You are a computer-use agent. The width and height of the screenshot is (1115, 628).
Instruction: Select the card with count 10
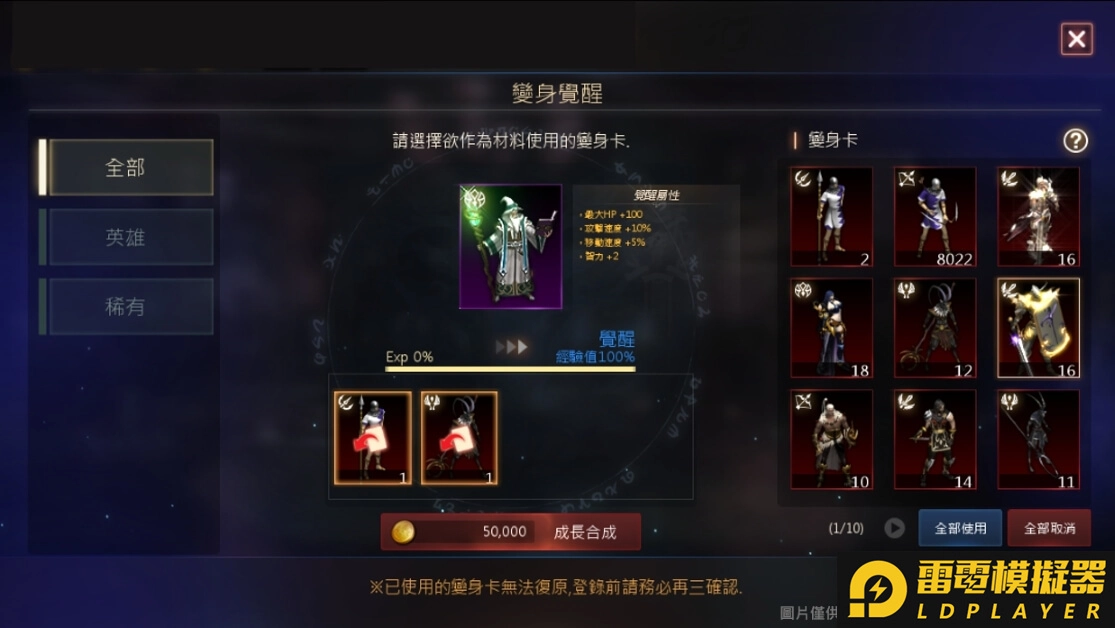click(x=831, y=439)
